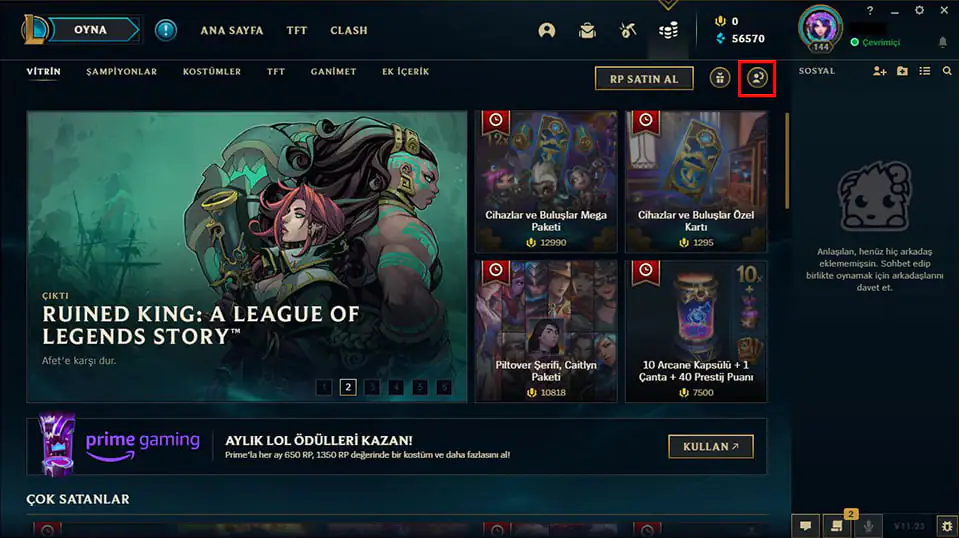The height and width of the screenshot is (538, 959).
Task: Open the CLASH page
Action: click(349, 31)
